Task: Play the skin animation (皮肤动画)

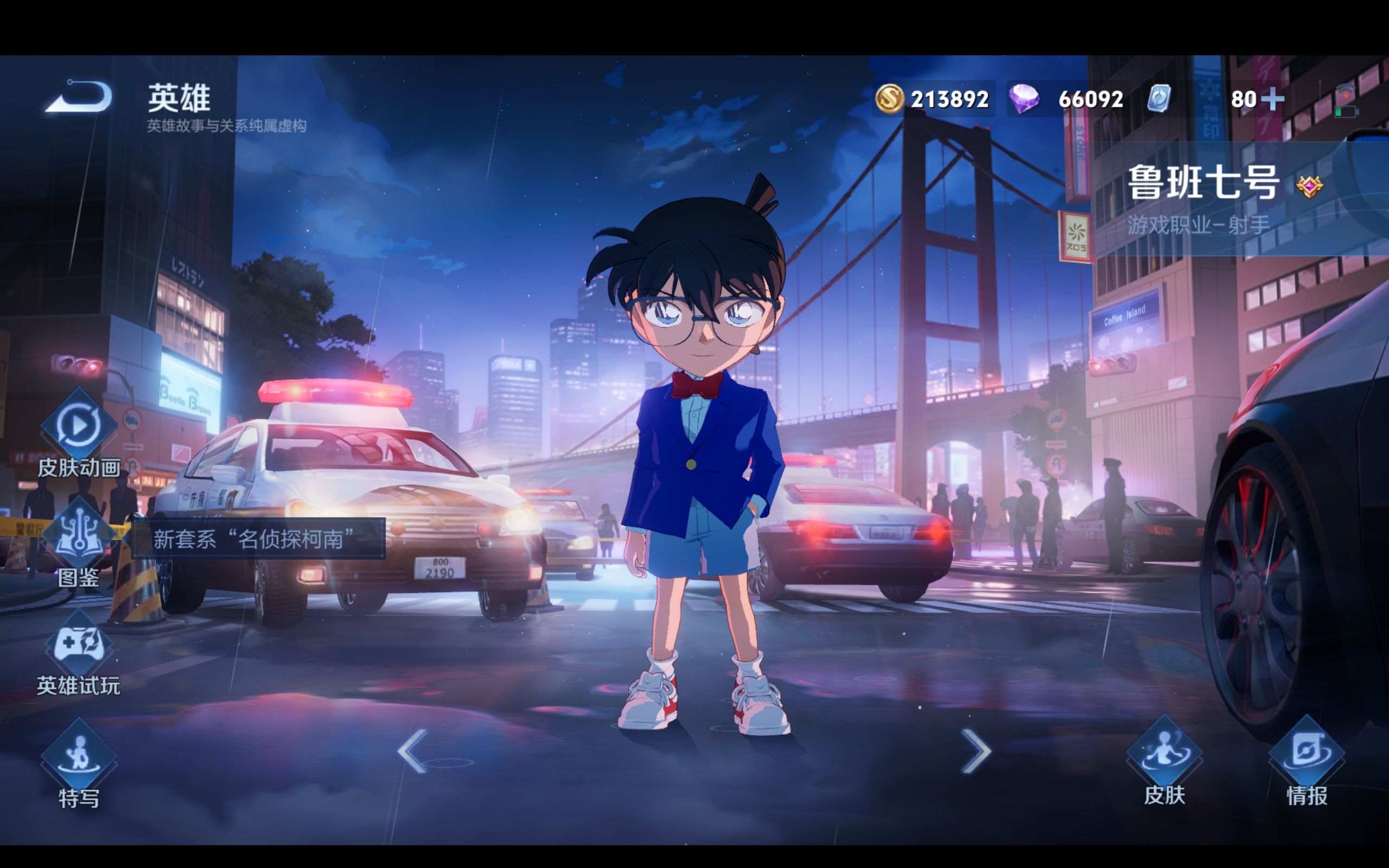Action: (x=79, y=426)
